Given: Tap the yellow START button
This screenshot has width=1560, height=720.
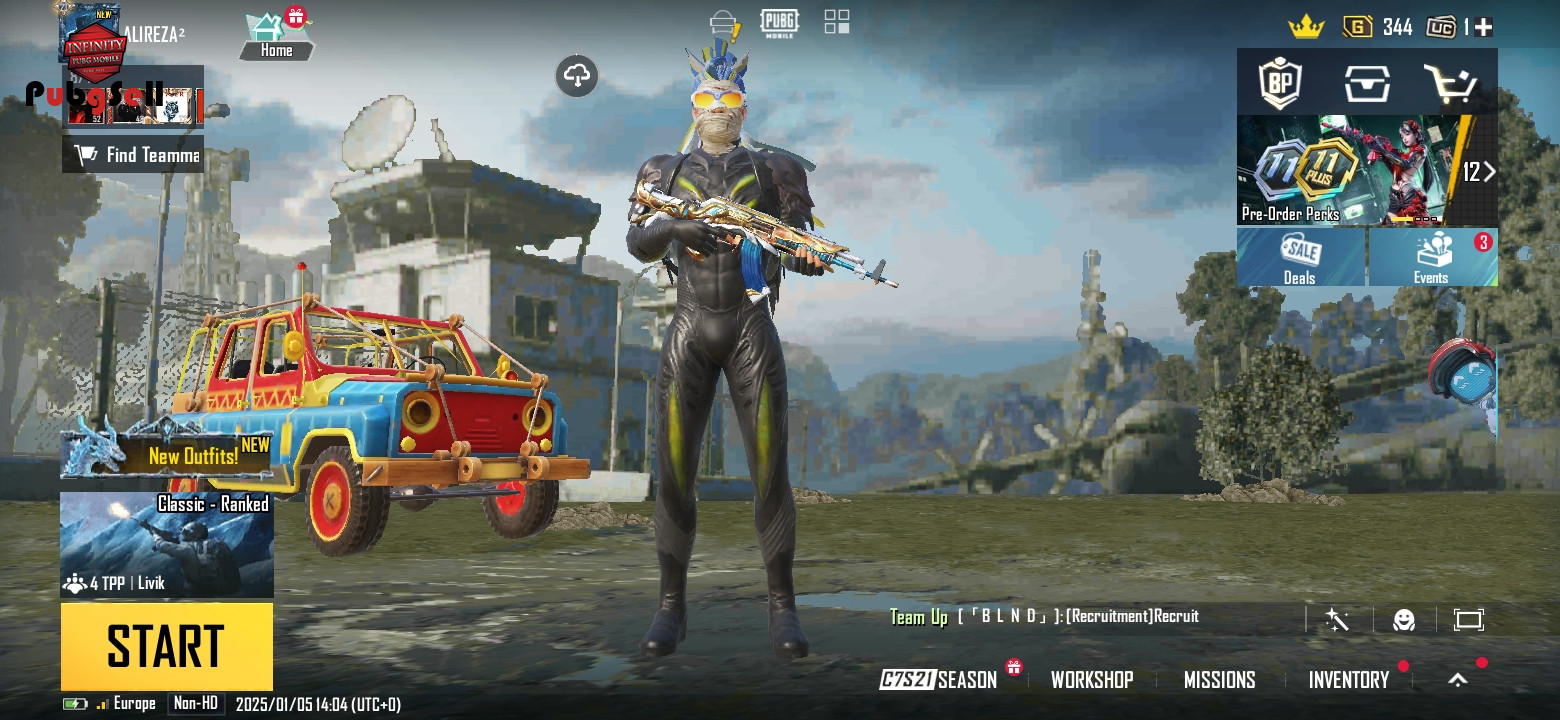Looking at the screenshot, I should pyautogui.click(x=166, y=646).
